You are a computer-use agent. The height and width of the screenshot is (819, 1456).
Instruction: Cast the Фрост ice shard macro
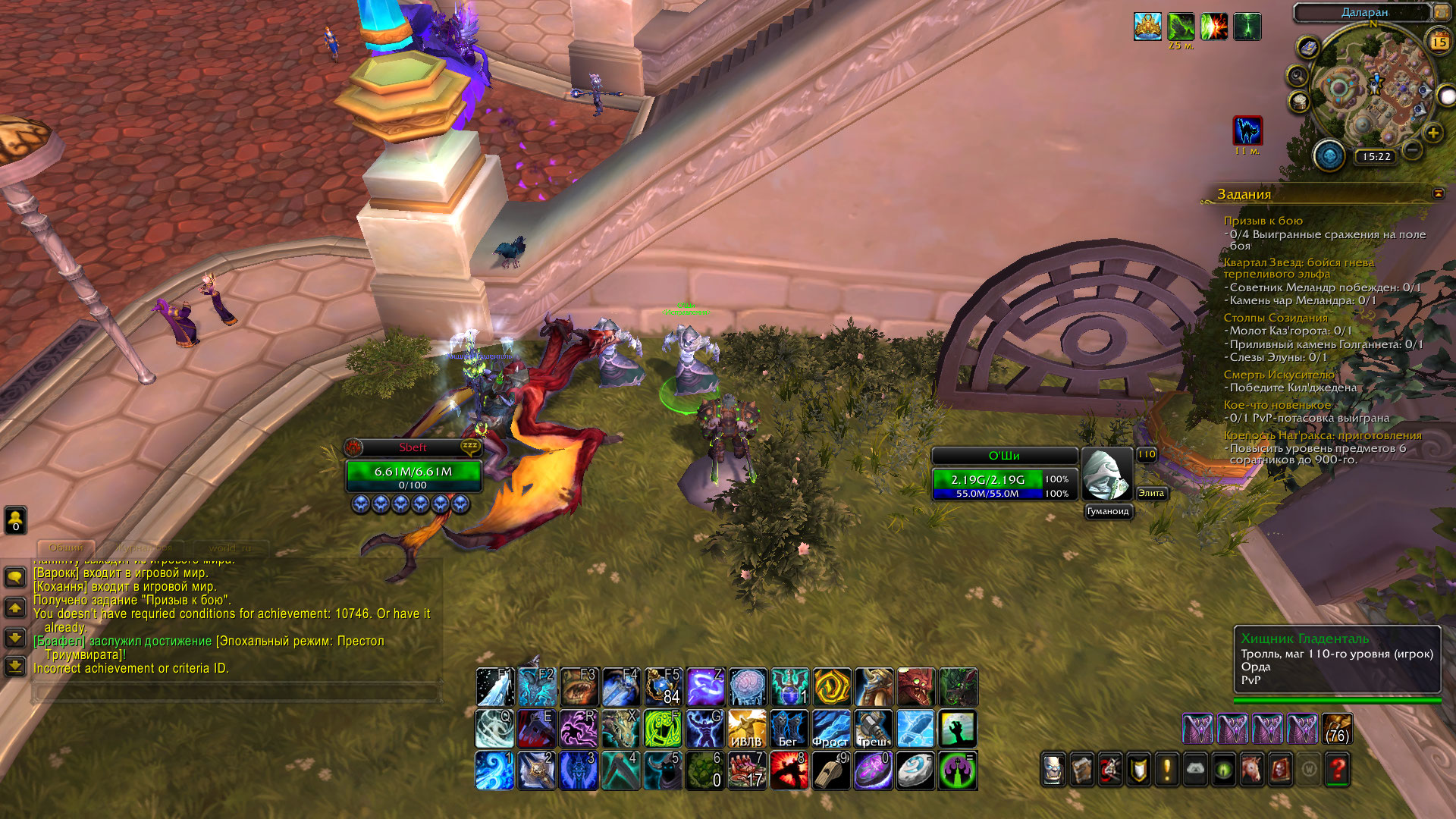[x=831, y=729]
